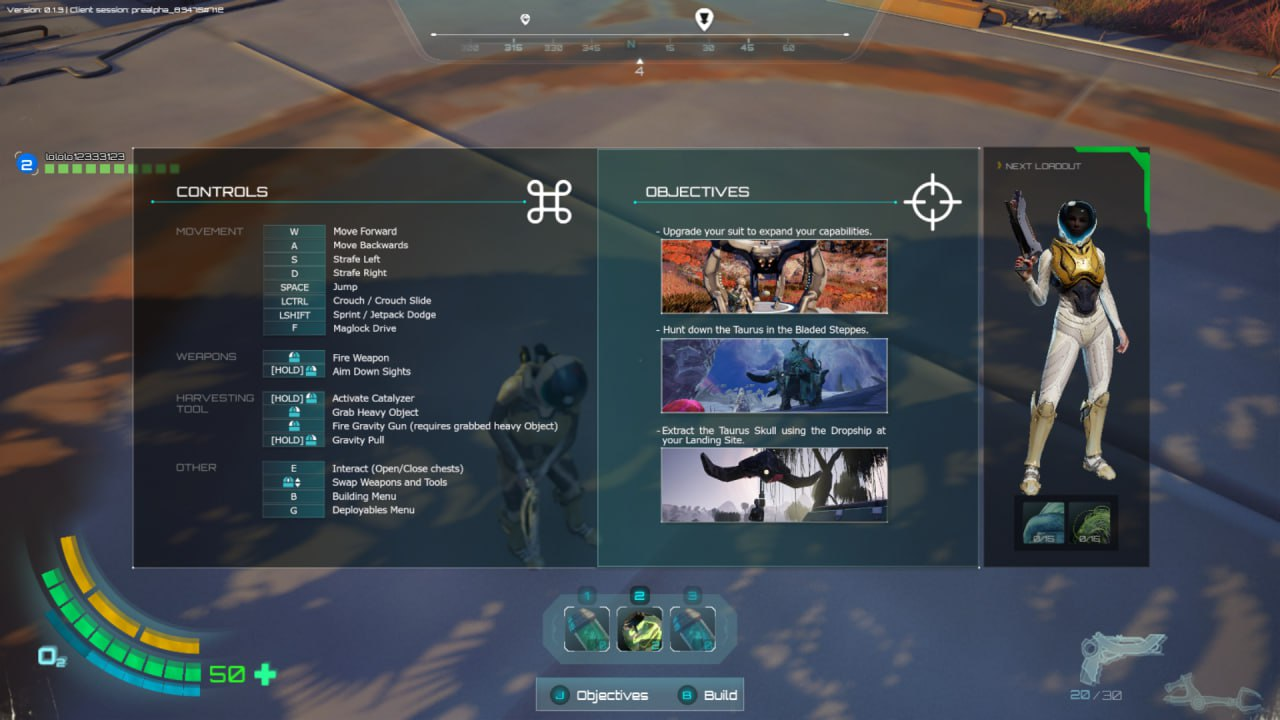Select the yellow-green item in hotbar slot 2
Image resolution: width=1280 pixels, height=720 pixels.
pyautogui.click(x=640, y=629)
